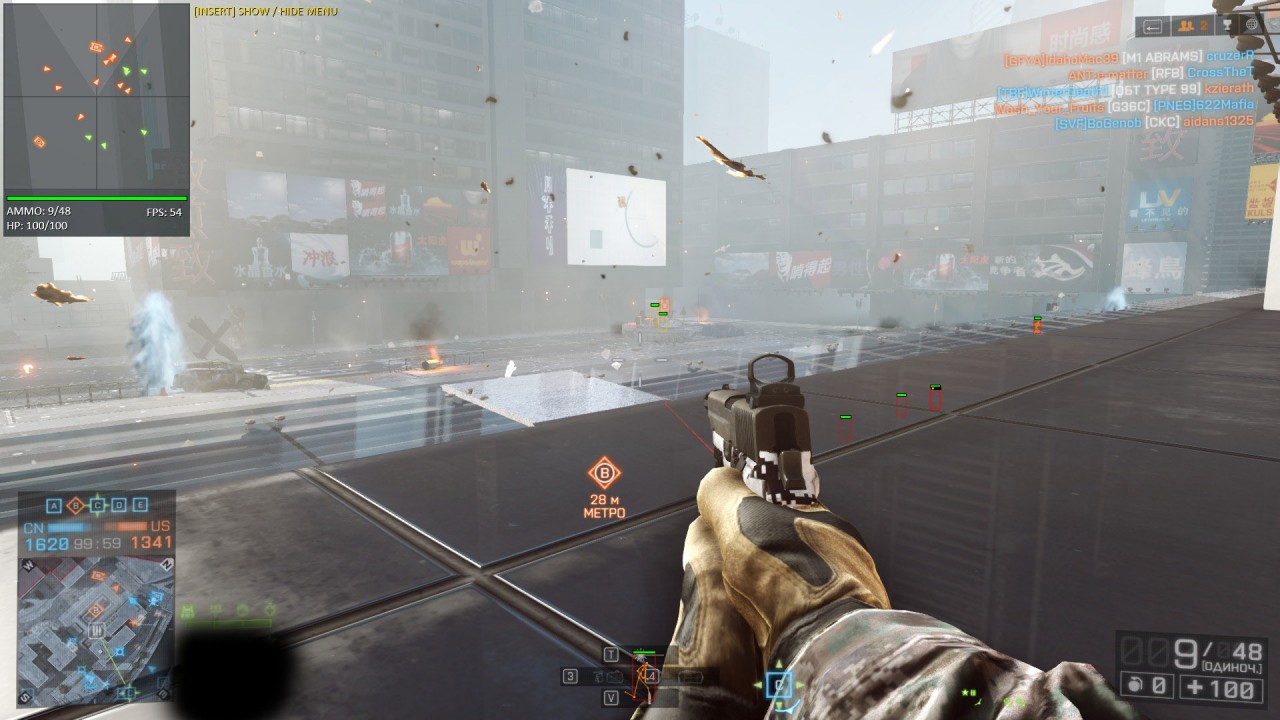
Task: Click objective B Metro waypoint marker
Action: pos(604,474)
